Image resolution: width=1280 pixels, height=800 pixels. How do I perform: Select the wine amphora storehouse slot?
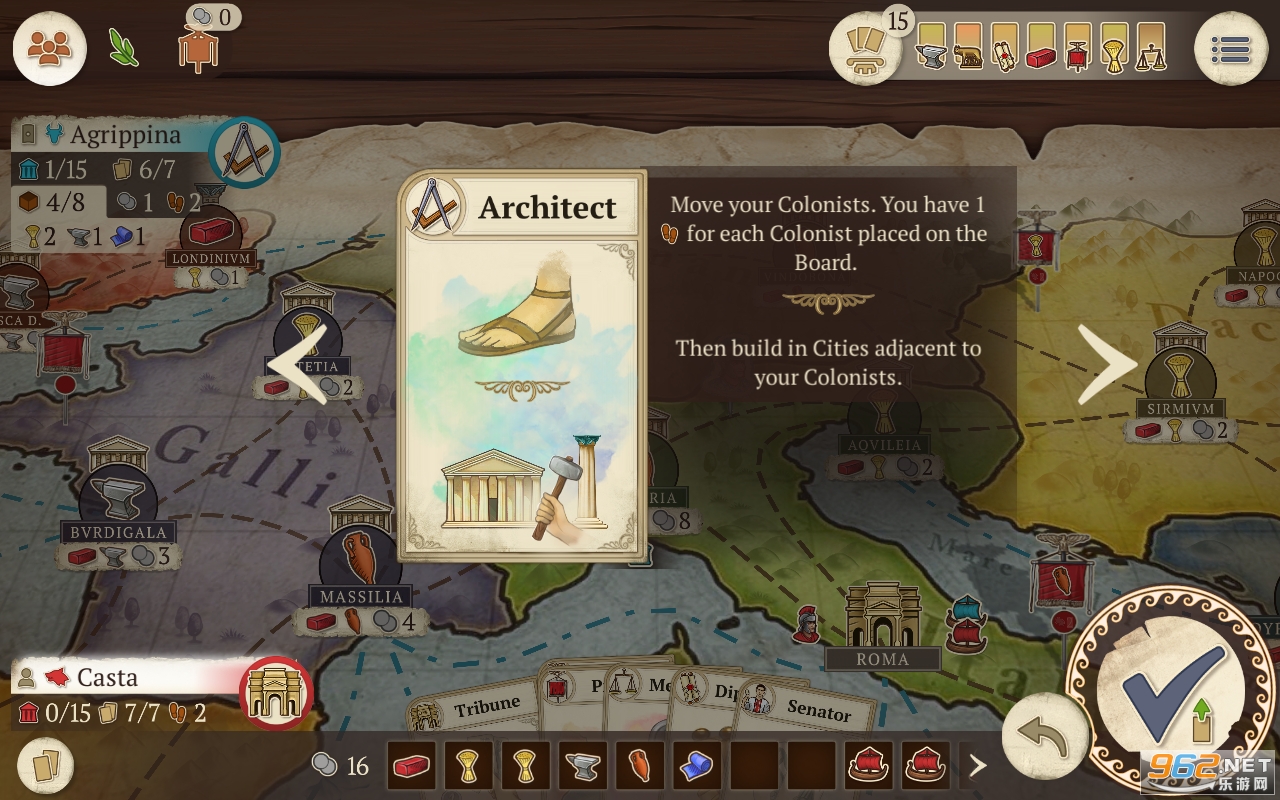click(x=639, y=767)
